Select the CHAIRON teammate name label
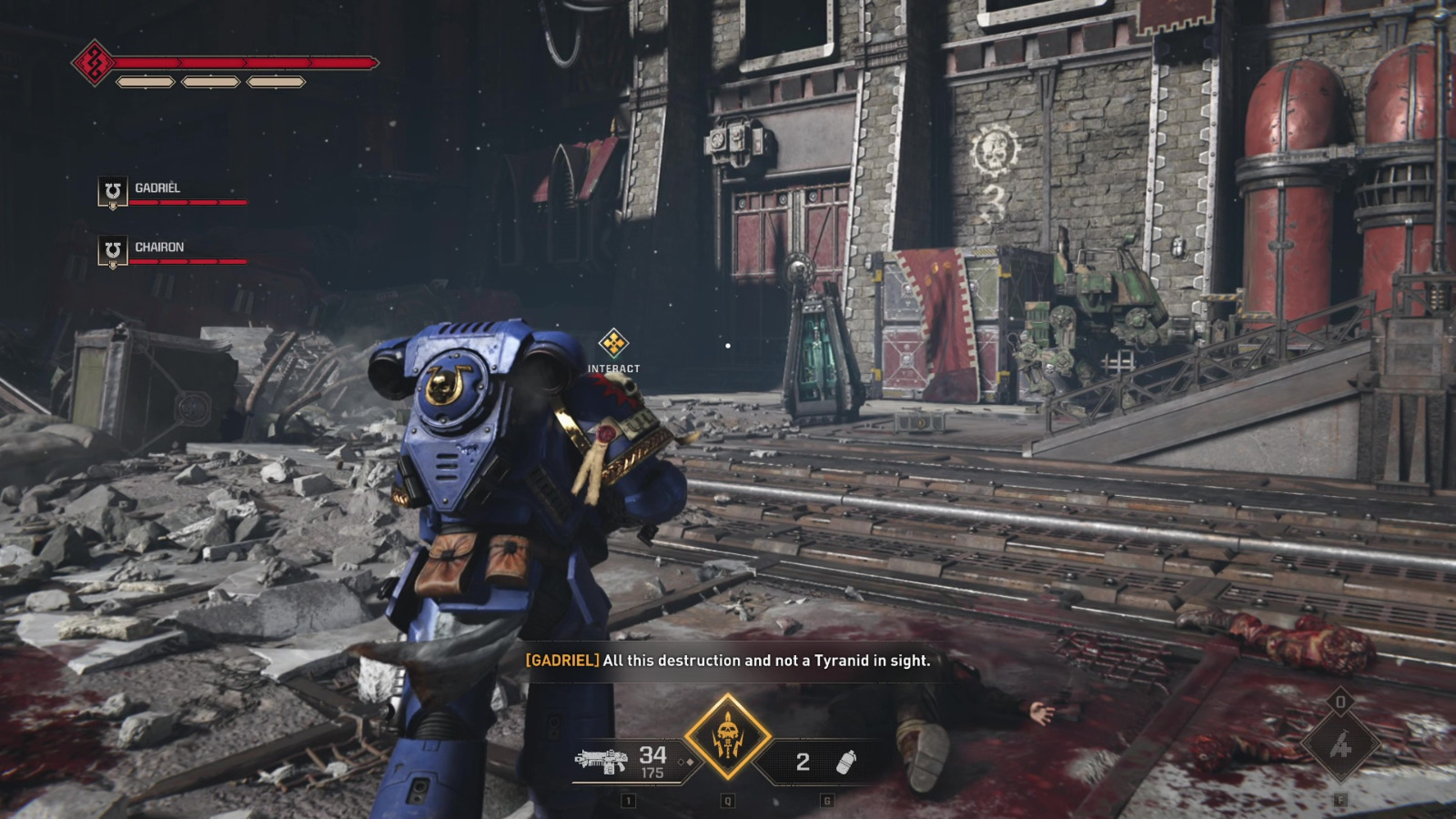 point(159,247)
